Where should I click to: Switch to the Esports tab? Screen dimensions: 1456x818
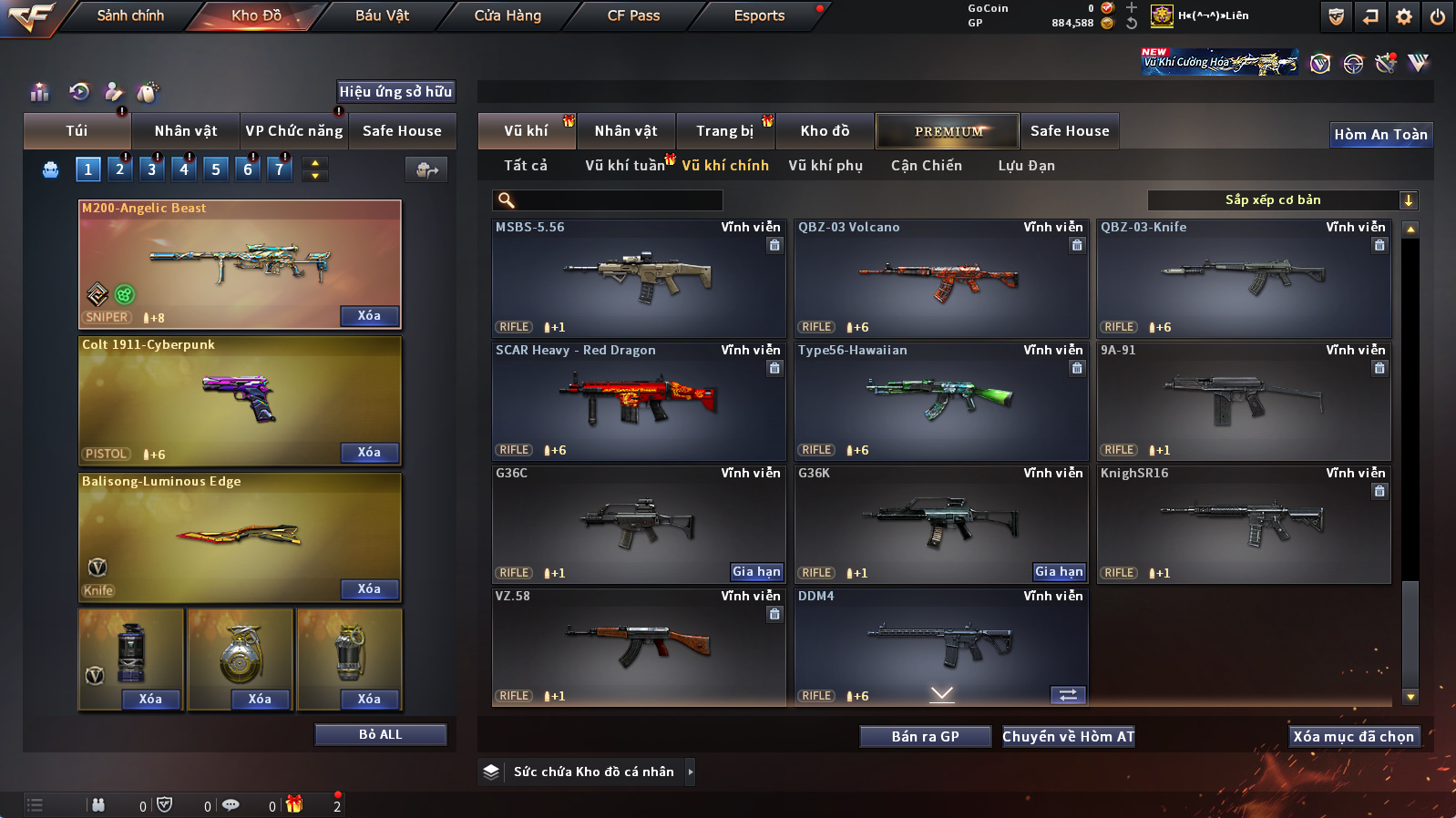pyautogui.click(x=759, y=15)
